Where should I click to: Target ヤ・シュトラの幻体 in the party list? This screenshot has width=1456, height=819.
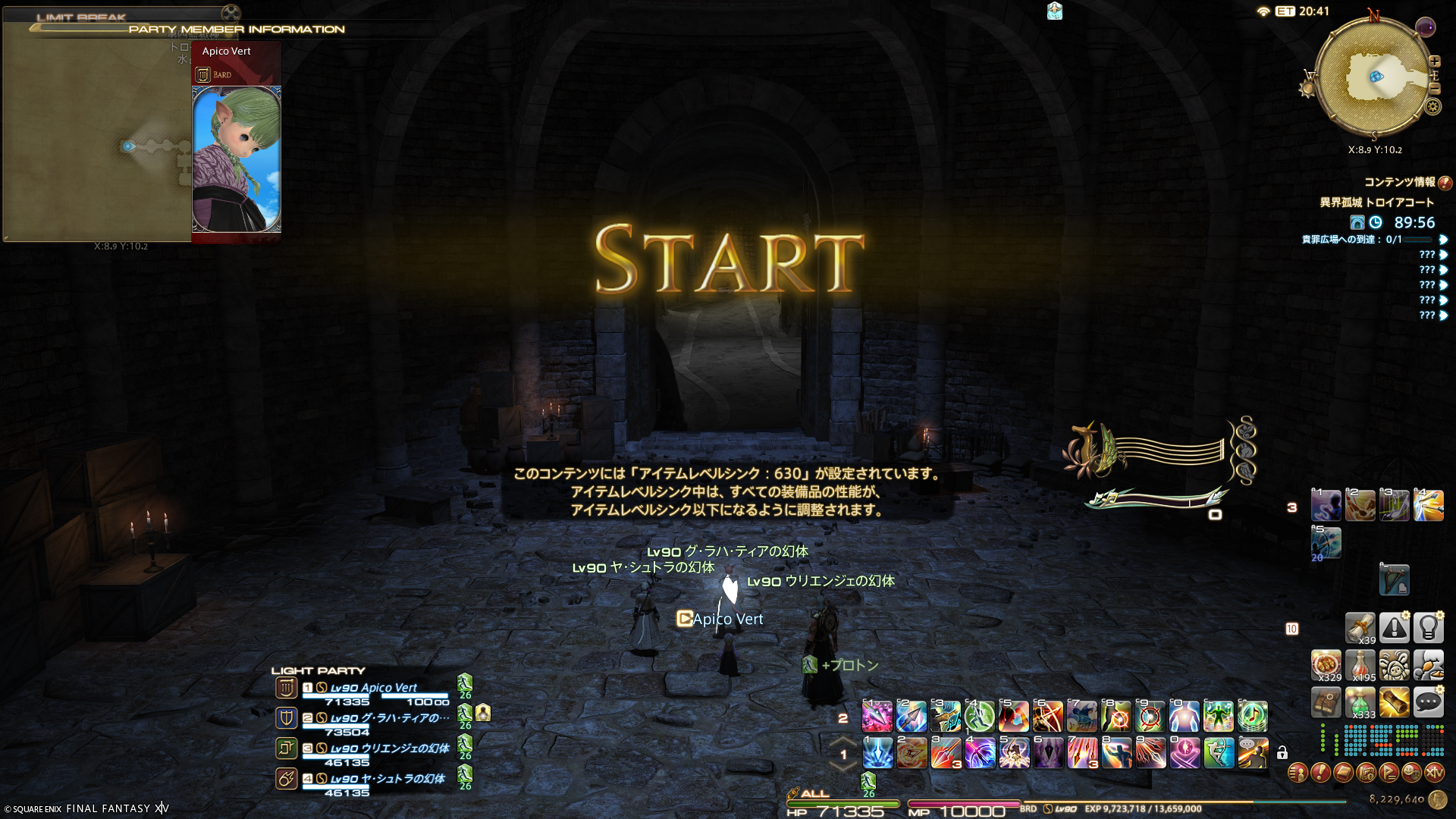pos(387,780)
